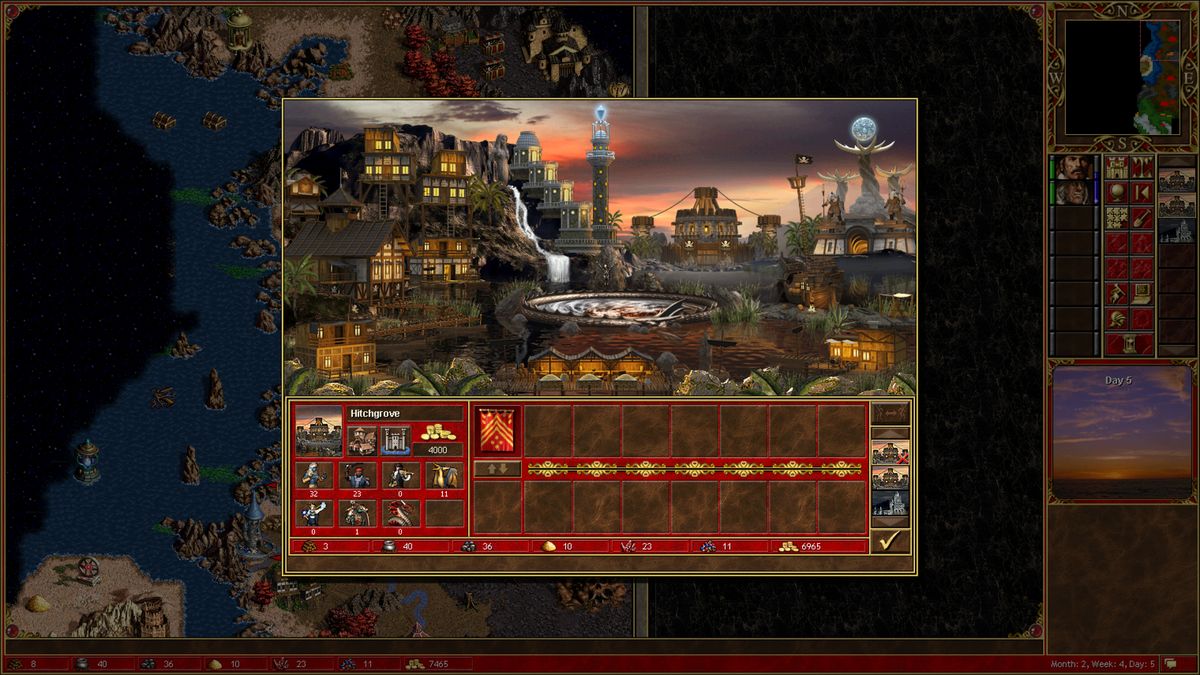Image resolution: width=1200 pixels, height=675 pixels.
Task: Select the red sea serpent creature
Action: click(x=401, y=513)
